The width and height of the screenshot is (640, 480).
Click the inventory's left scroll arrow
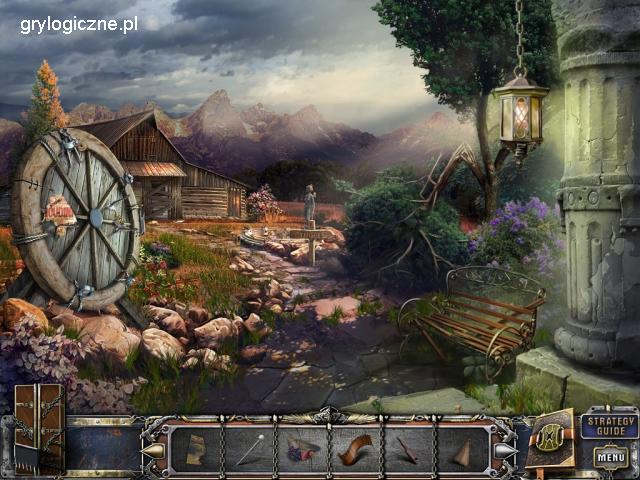pyautogui.click(x=152, y=450)
